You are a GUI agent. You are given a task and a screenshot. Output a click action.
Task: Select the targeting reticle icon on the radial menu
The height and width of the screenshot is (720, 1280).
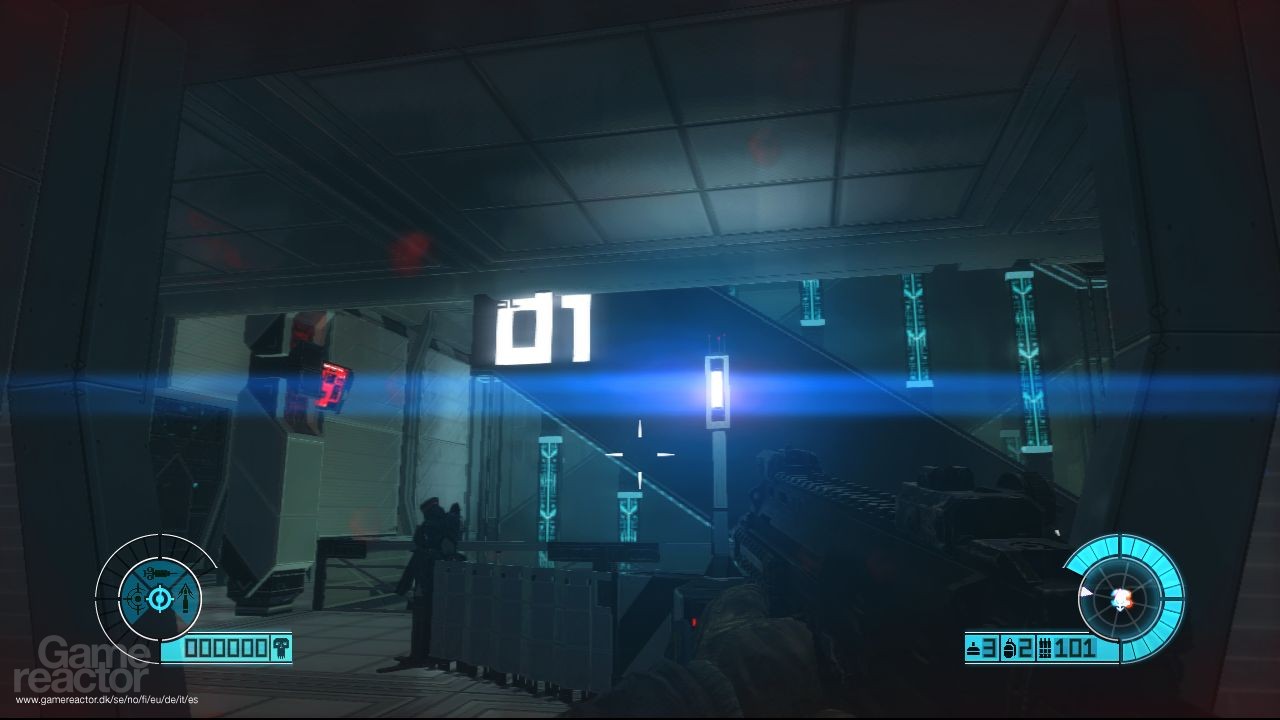pos(136,599)
